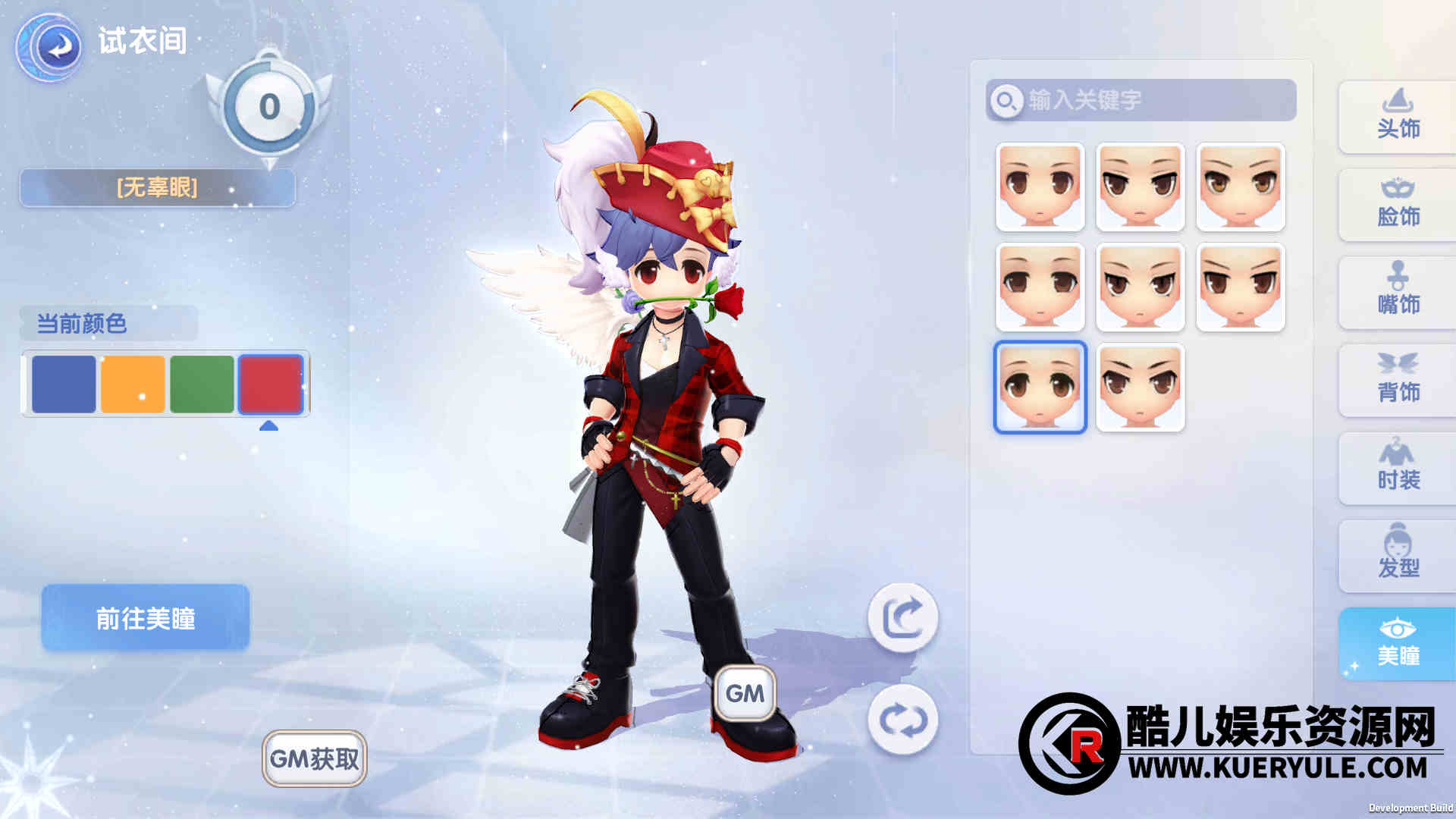The height and width of the screenshot is (819, 1456).
Task: Select the green color swatch
Action: tap(202, 384)
